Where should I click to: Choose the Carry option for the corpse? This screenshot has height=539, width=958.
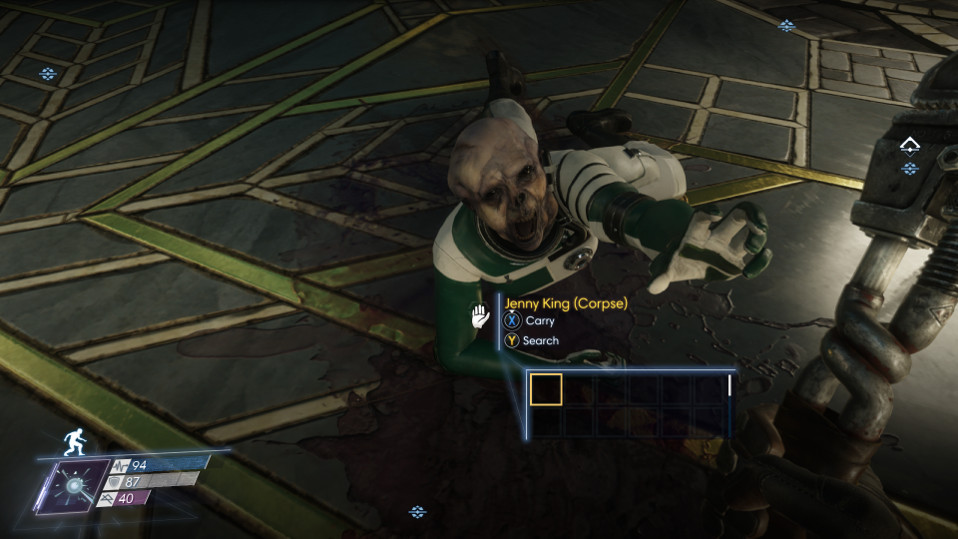(529, 321)
